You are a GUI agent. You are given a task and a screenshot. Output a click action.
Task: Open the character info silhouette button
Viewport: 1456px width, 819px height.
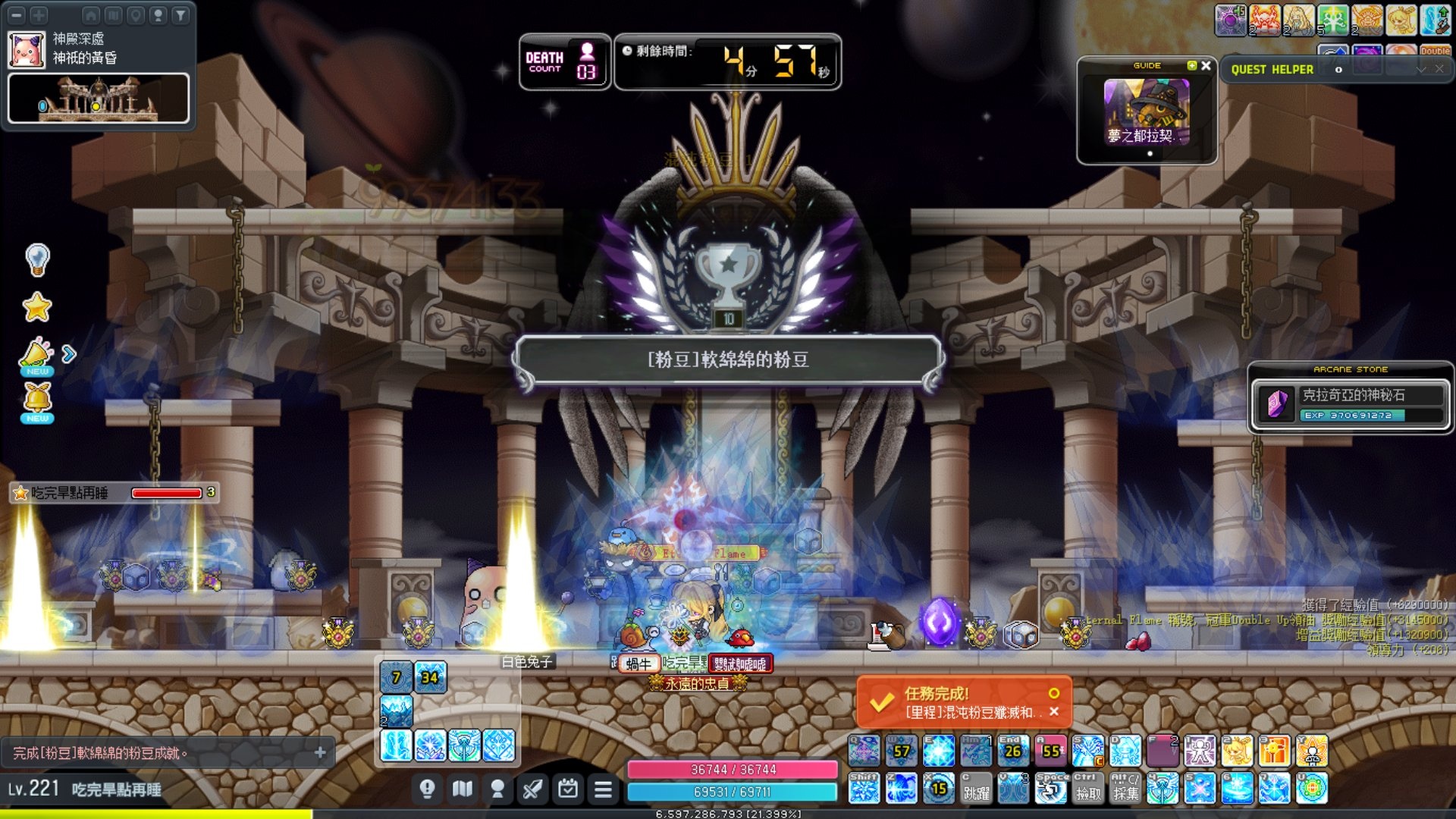pyautogui.click(x=497, y=790)
